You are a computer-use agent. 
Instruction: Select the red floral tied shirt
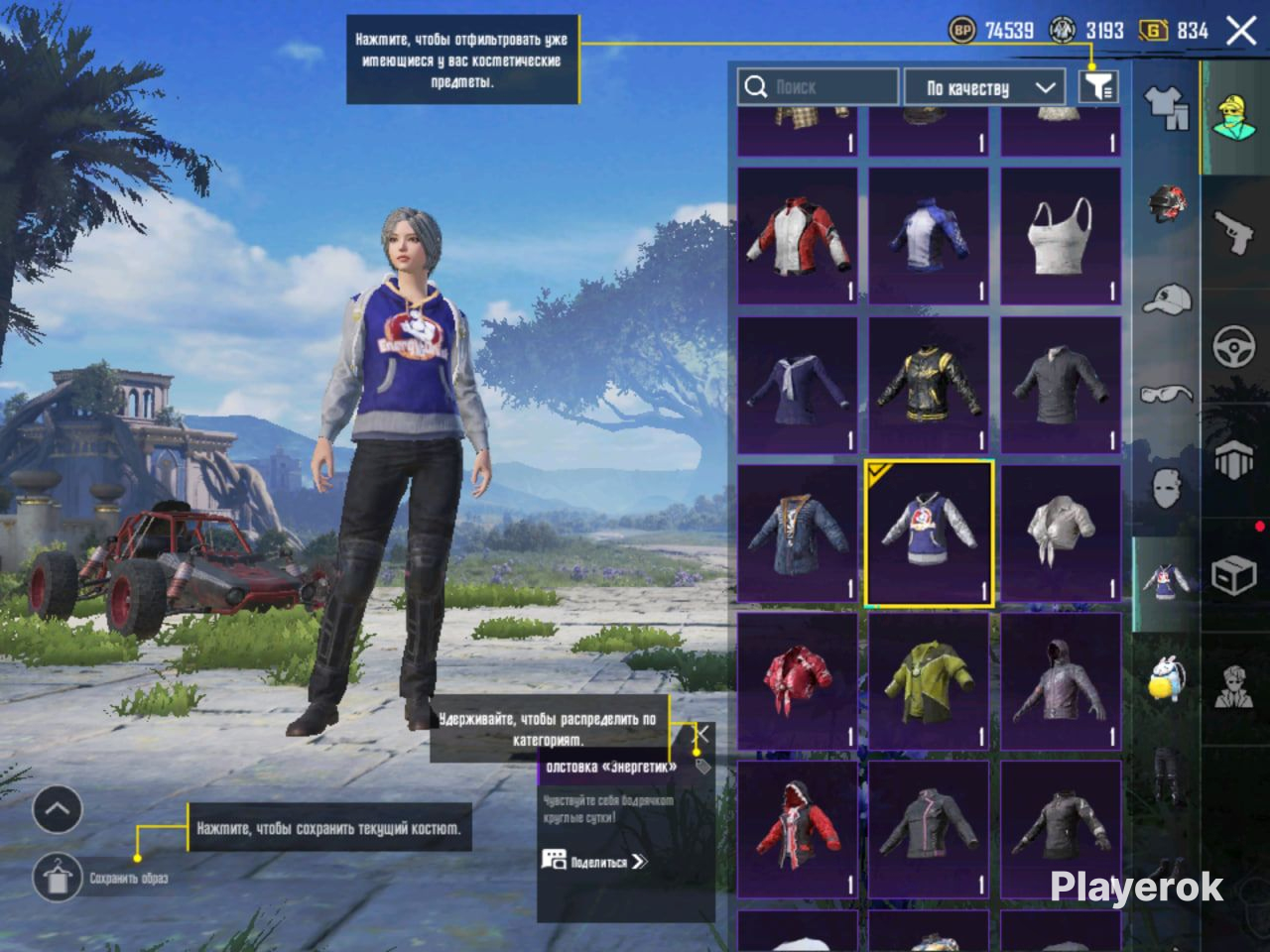[798, 682]
